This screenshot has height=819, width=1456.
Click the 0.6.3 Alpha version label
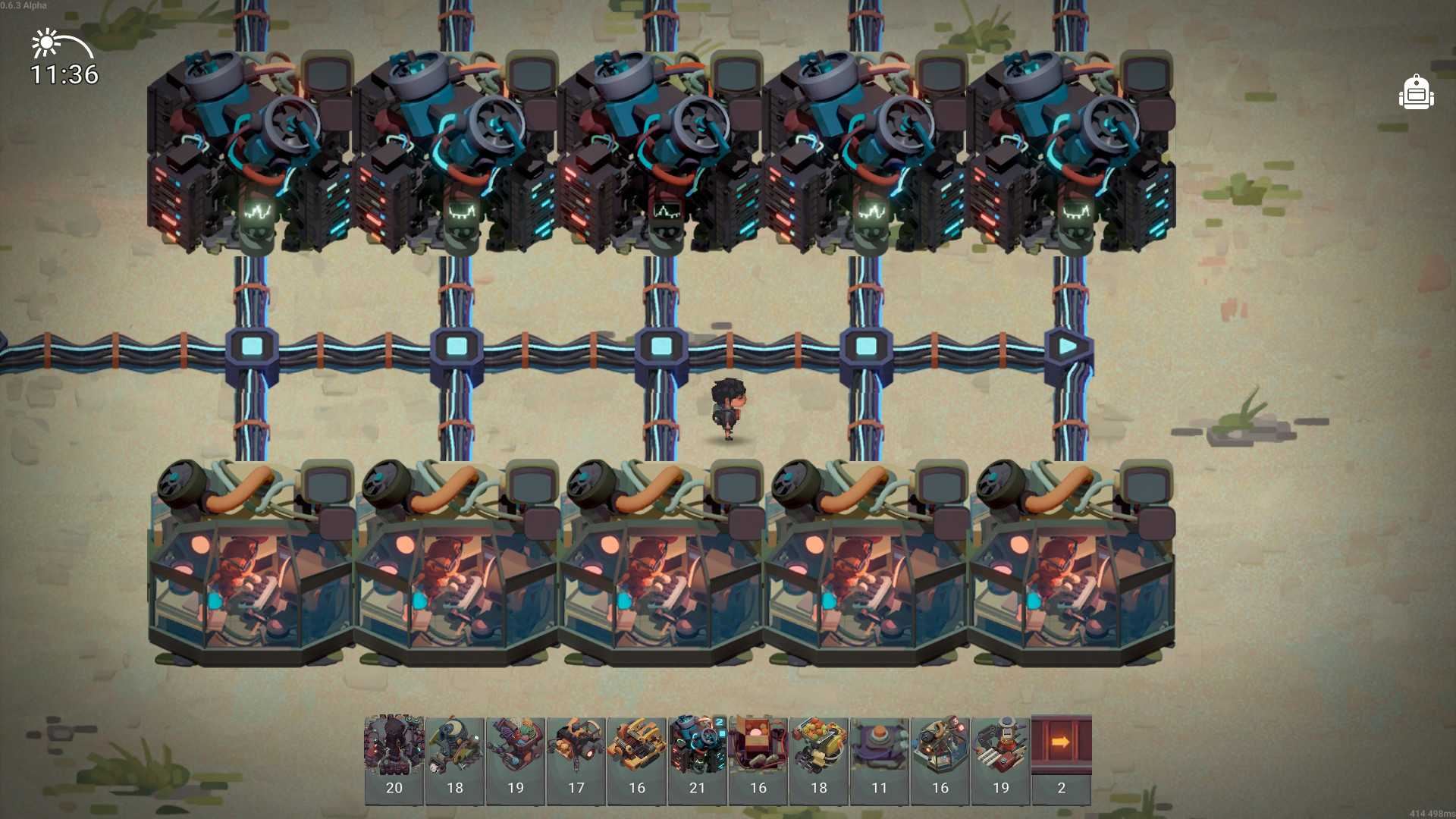pos(24,5)
